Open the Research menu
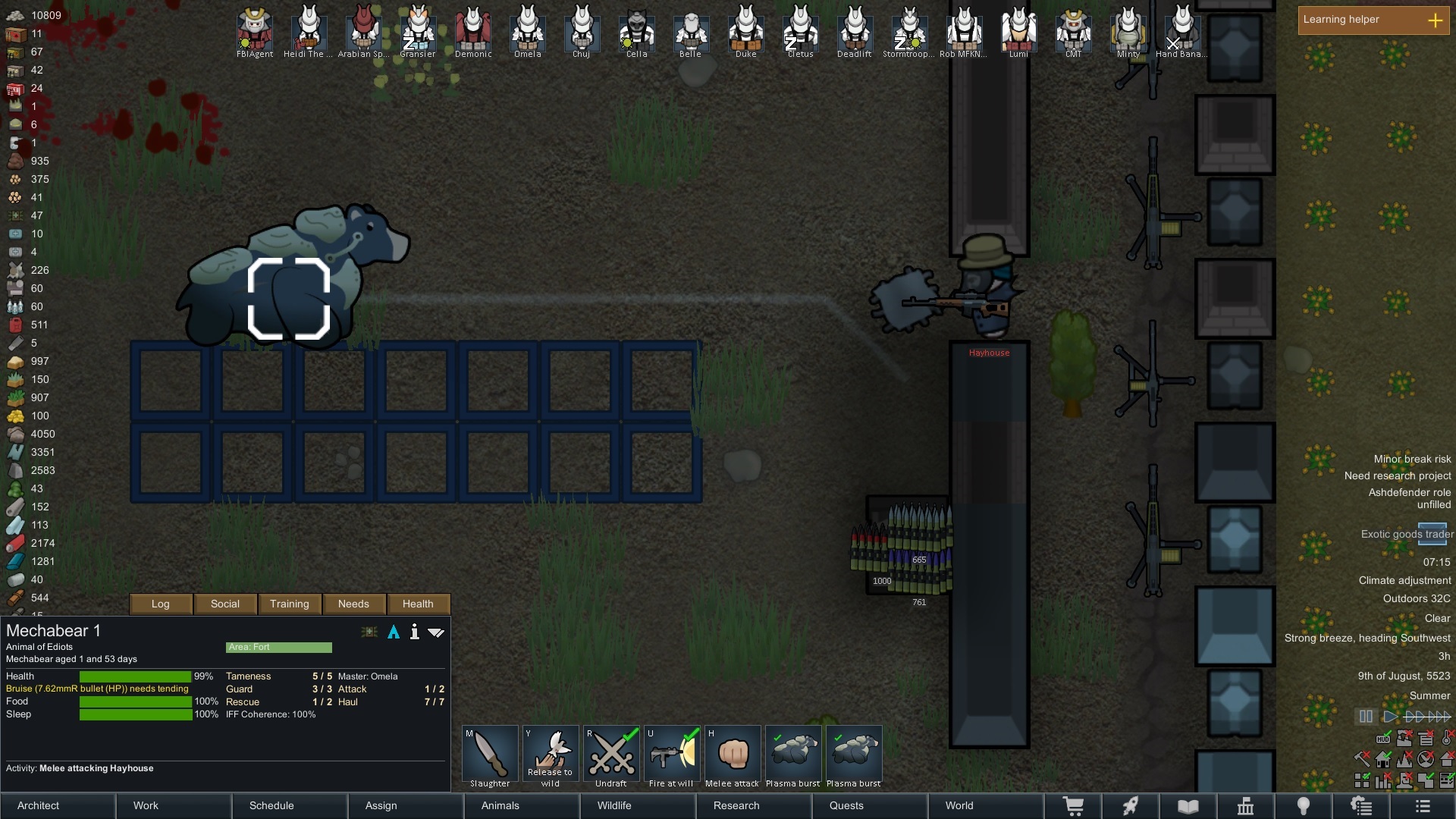The height and width of the screenshot is (819, 1456). tap(736, 805)
